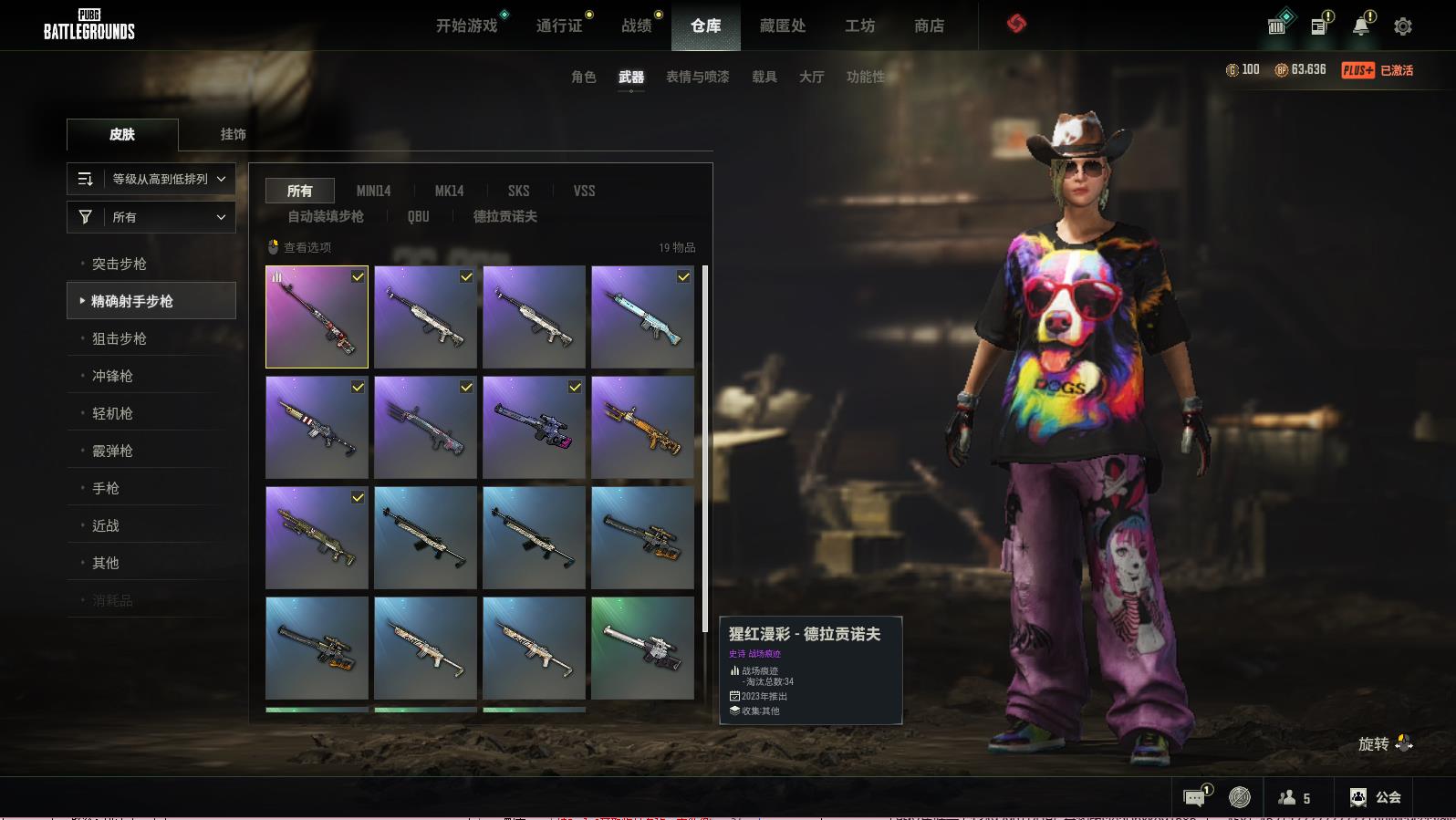Open the 公会 clan button
Viewport: 1456px width, 820px height.
point(1376,797)
